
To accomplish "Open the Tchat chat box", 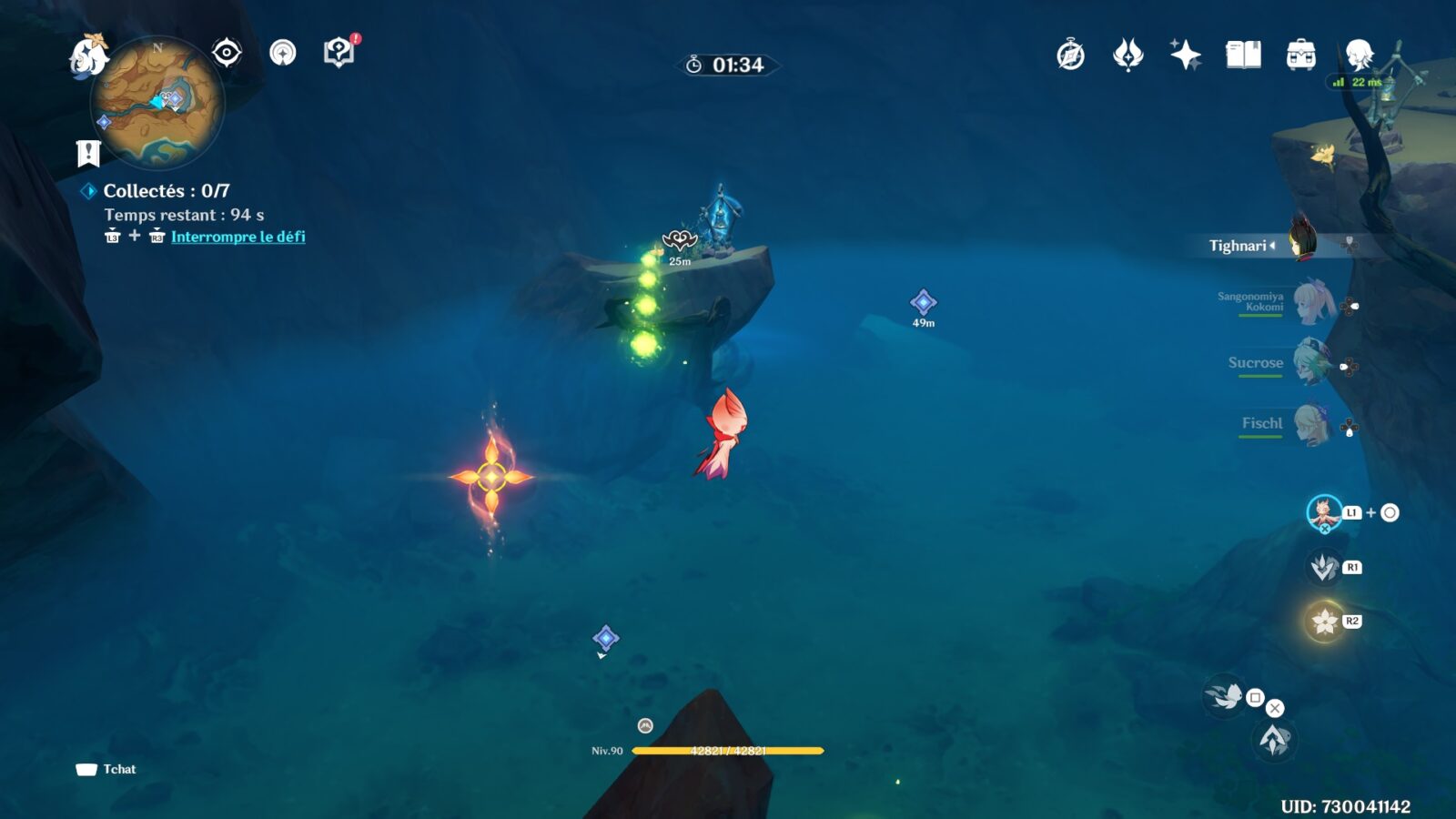I will pos(107,769).
